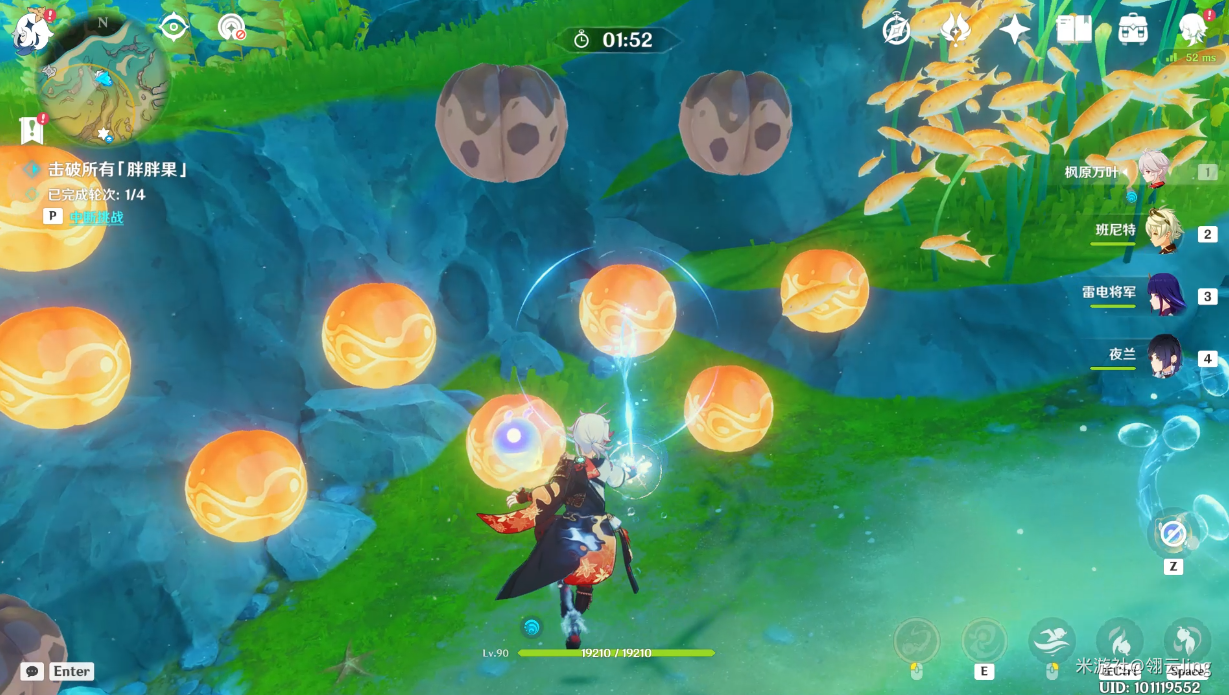Activate the eye-shaped elemental sight icon

tap(174, 27)
